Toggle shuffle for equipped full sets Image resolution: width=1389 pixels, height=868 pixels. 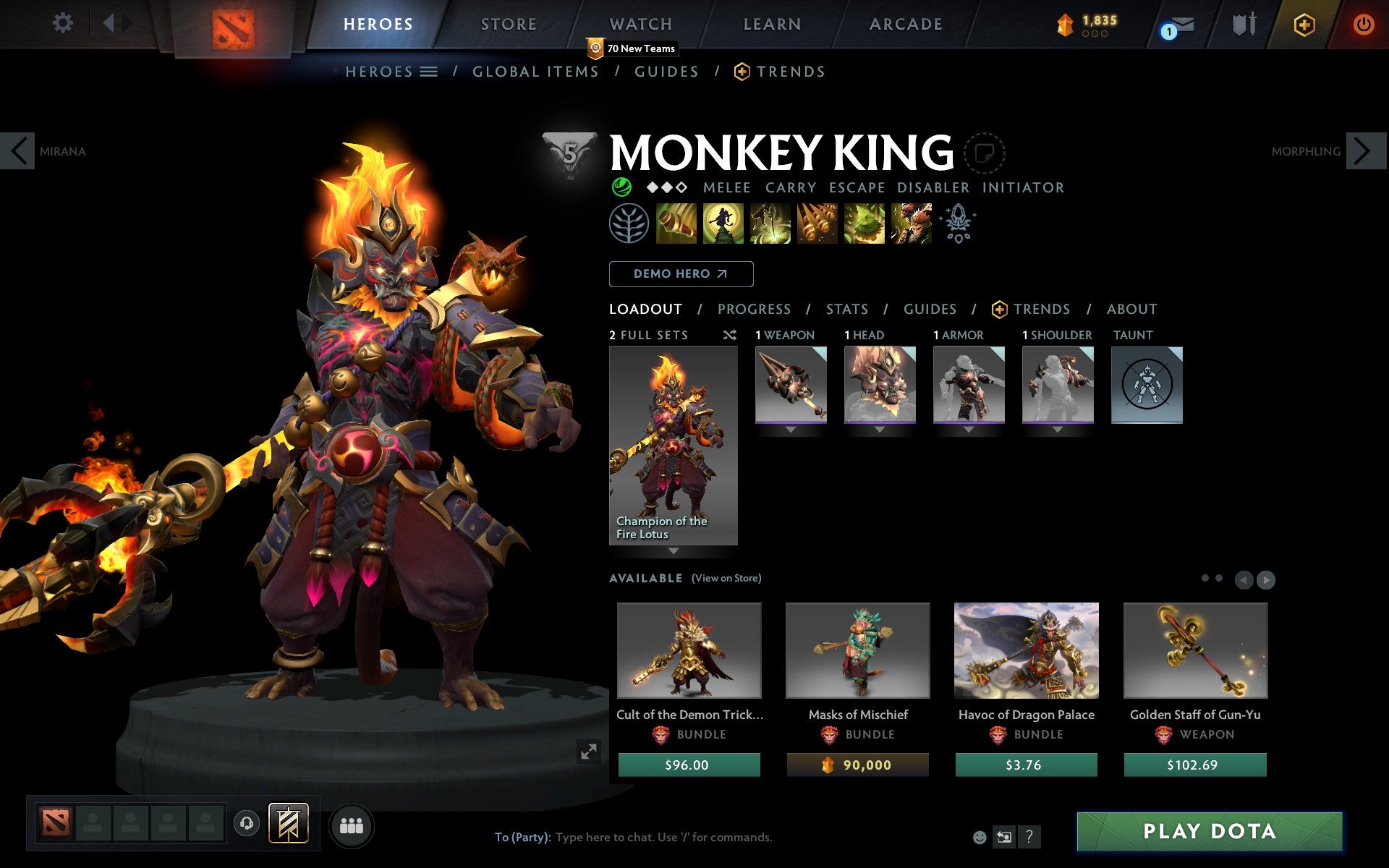(x=729, y=335)
